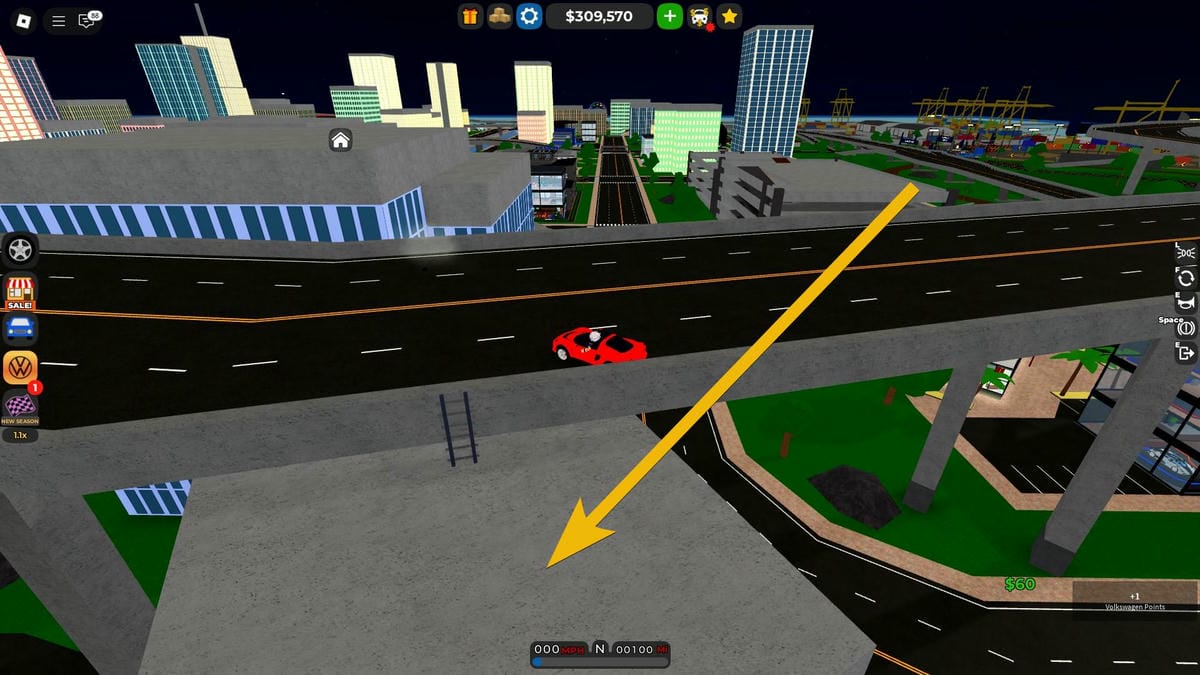This screenshot has width=1200, height=675.
Task: Open the hamburger list menu
Action: click(x=59, y=21)
